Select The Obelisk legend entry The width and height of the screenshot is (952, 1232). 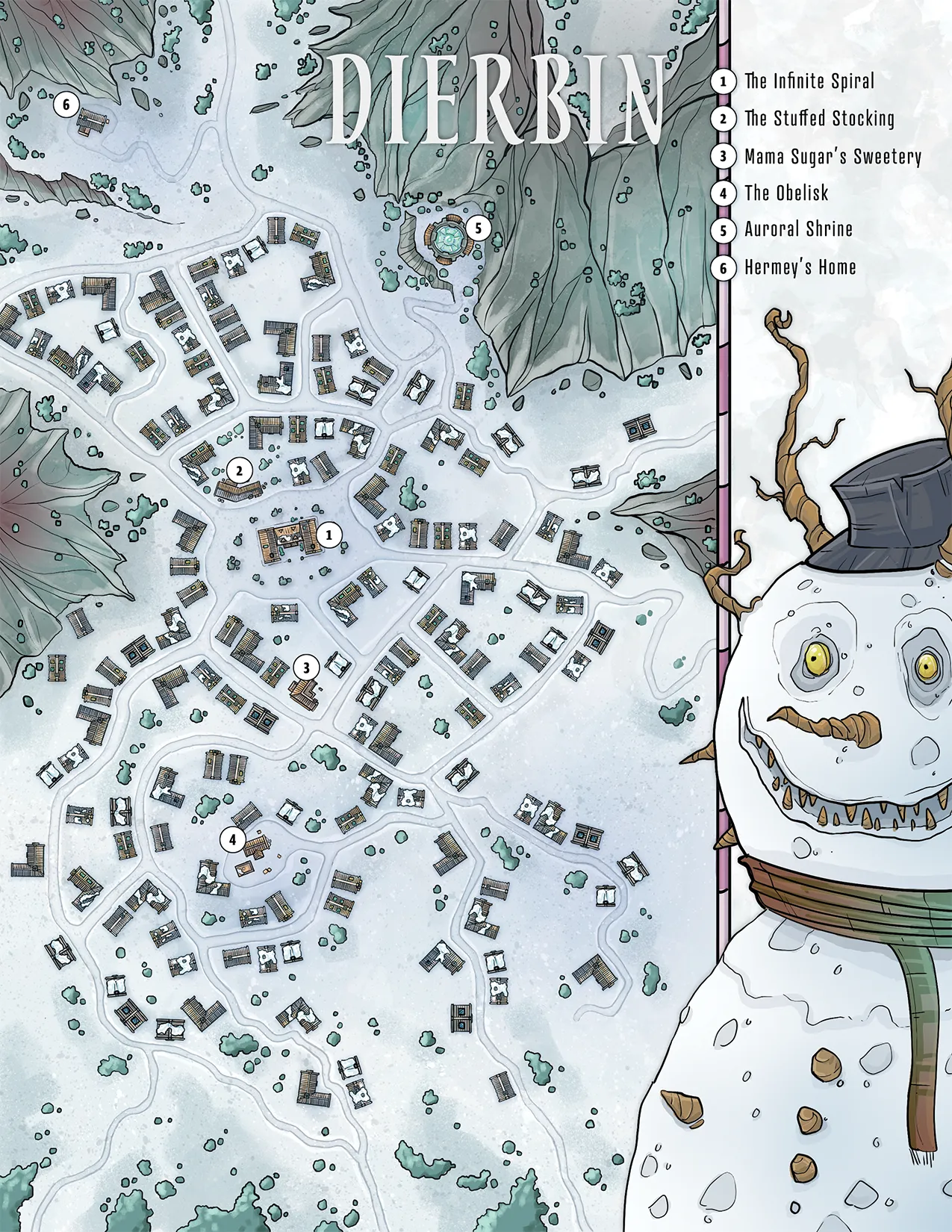(x=786, y=193)
